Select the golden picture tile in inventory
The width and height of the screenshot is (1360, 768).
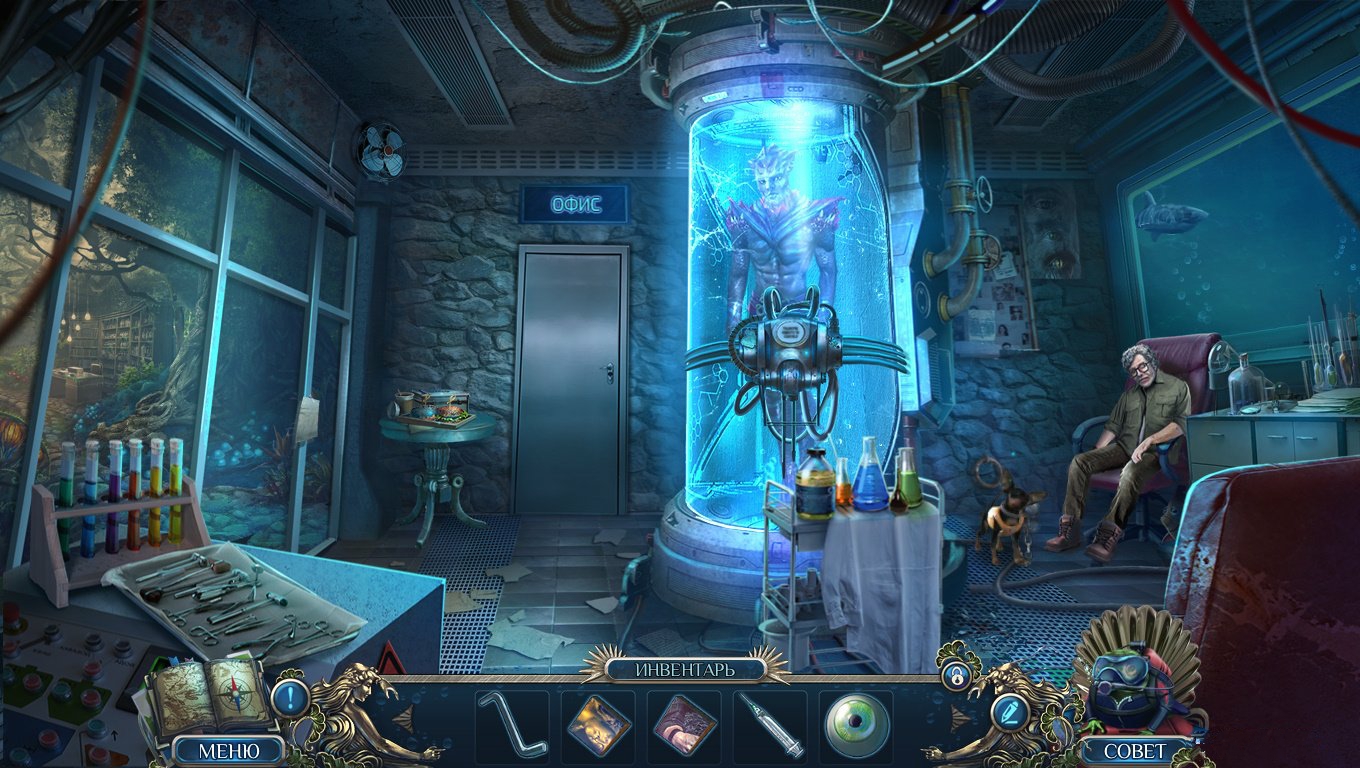point(598,724)
